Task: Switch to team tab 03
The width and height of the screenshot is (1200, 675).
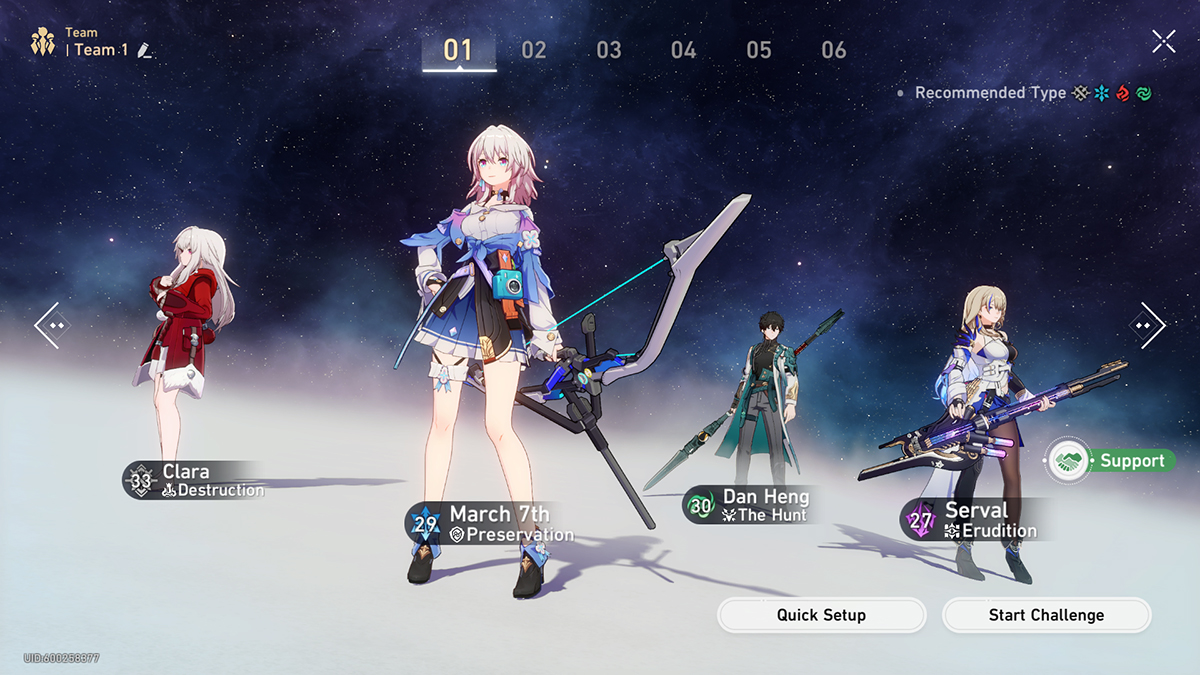Action: 609,50
